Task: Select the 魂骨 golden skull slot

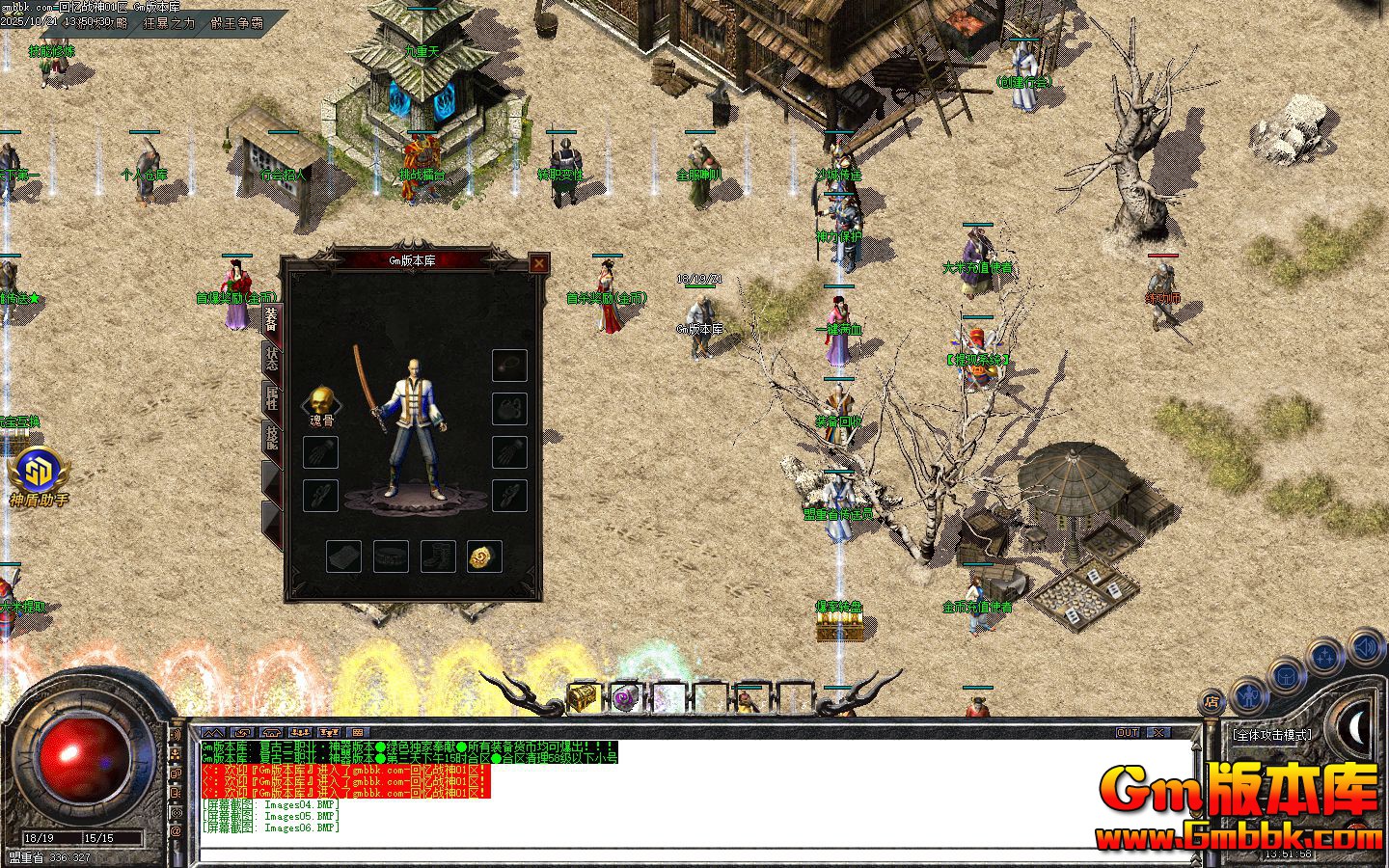Action: [x=321, y=401]
